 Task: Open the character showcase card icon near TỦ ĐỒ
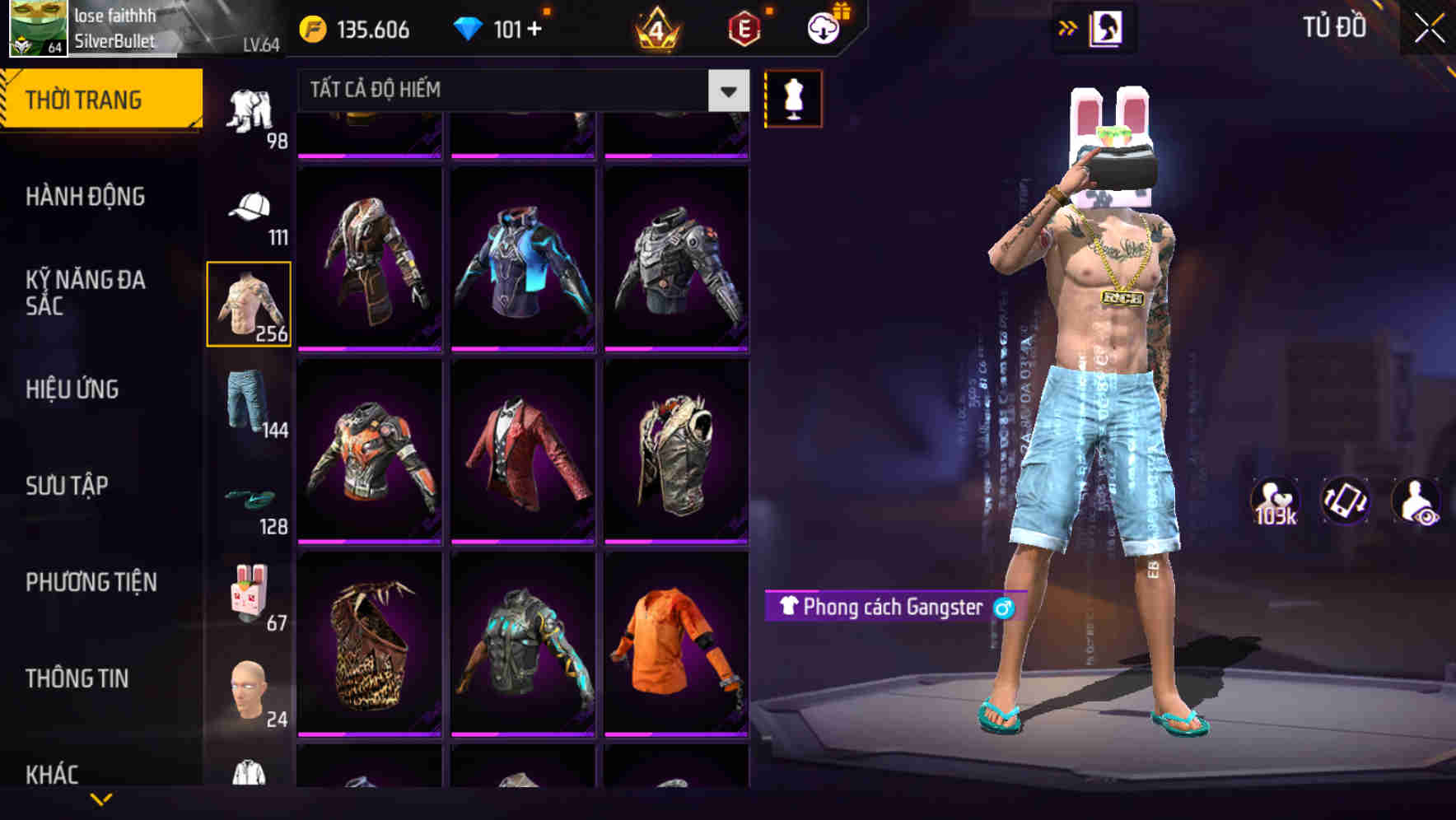point(1108,27)
